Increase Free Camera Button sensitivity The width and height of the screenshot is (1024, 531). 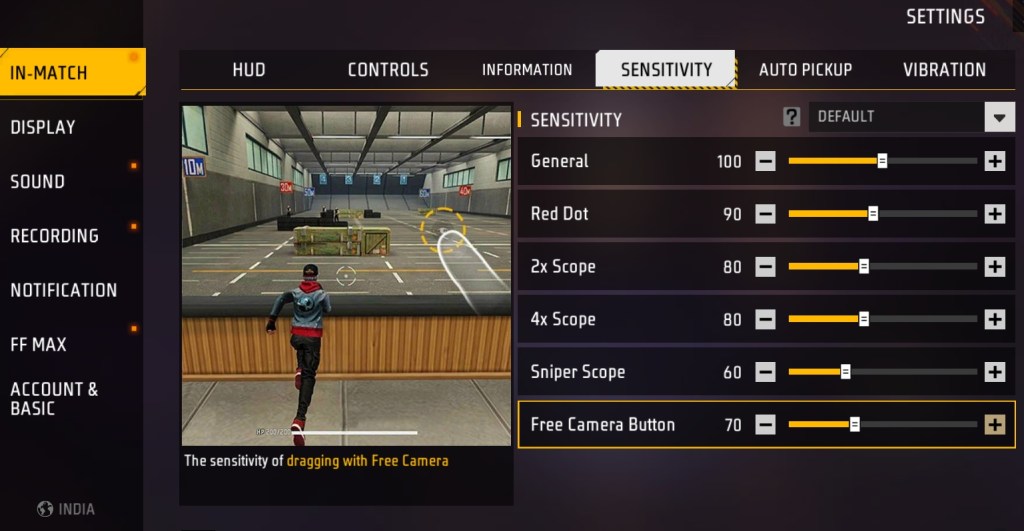point(994,425)
